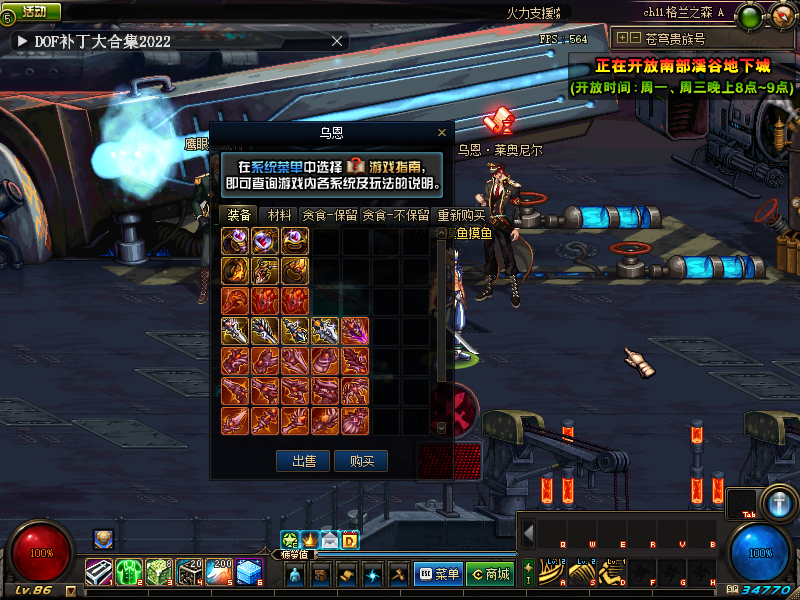Open the 菜单 menu button
800x600 pixels.
point(439,574)
